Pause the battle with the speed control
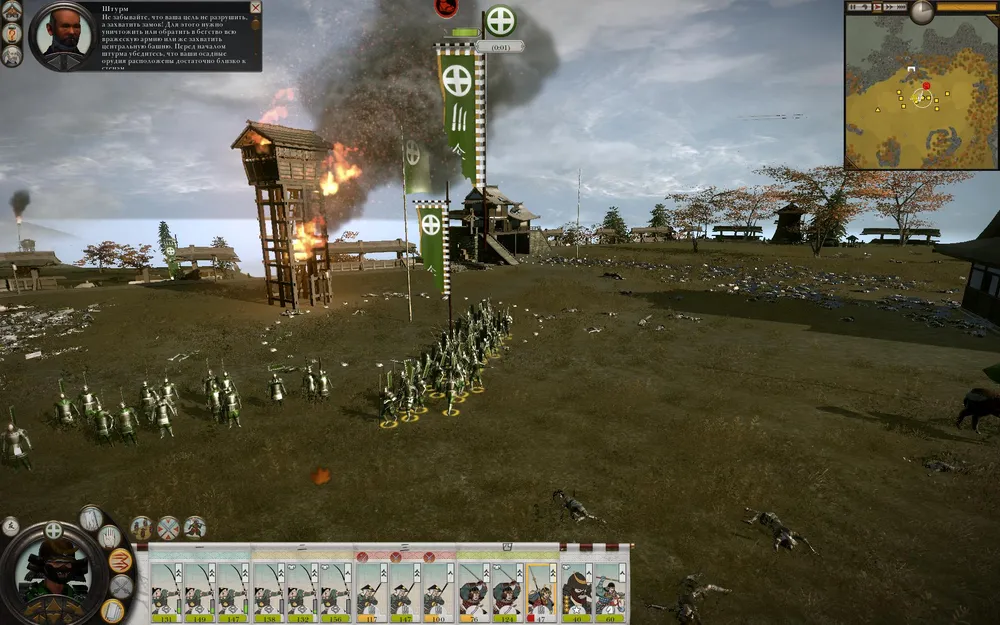 pos(853,7)
